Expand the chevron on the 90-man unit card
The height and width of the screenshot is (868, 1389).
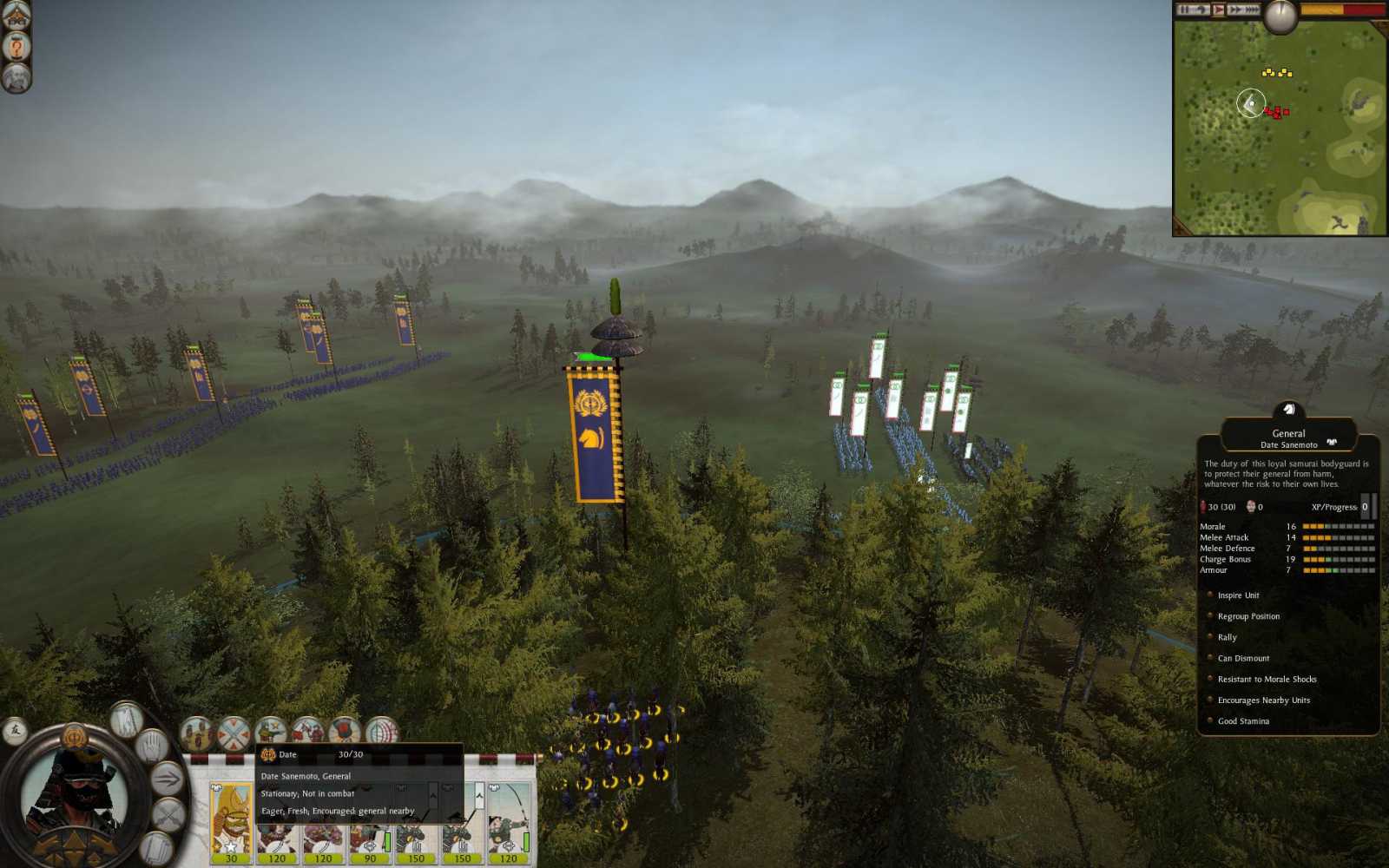click(387, 796)
